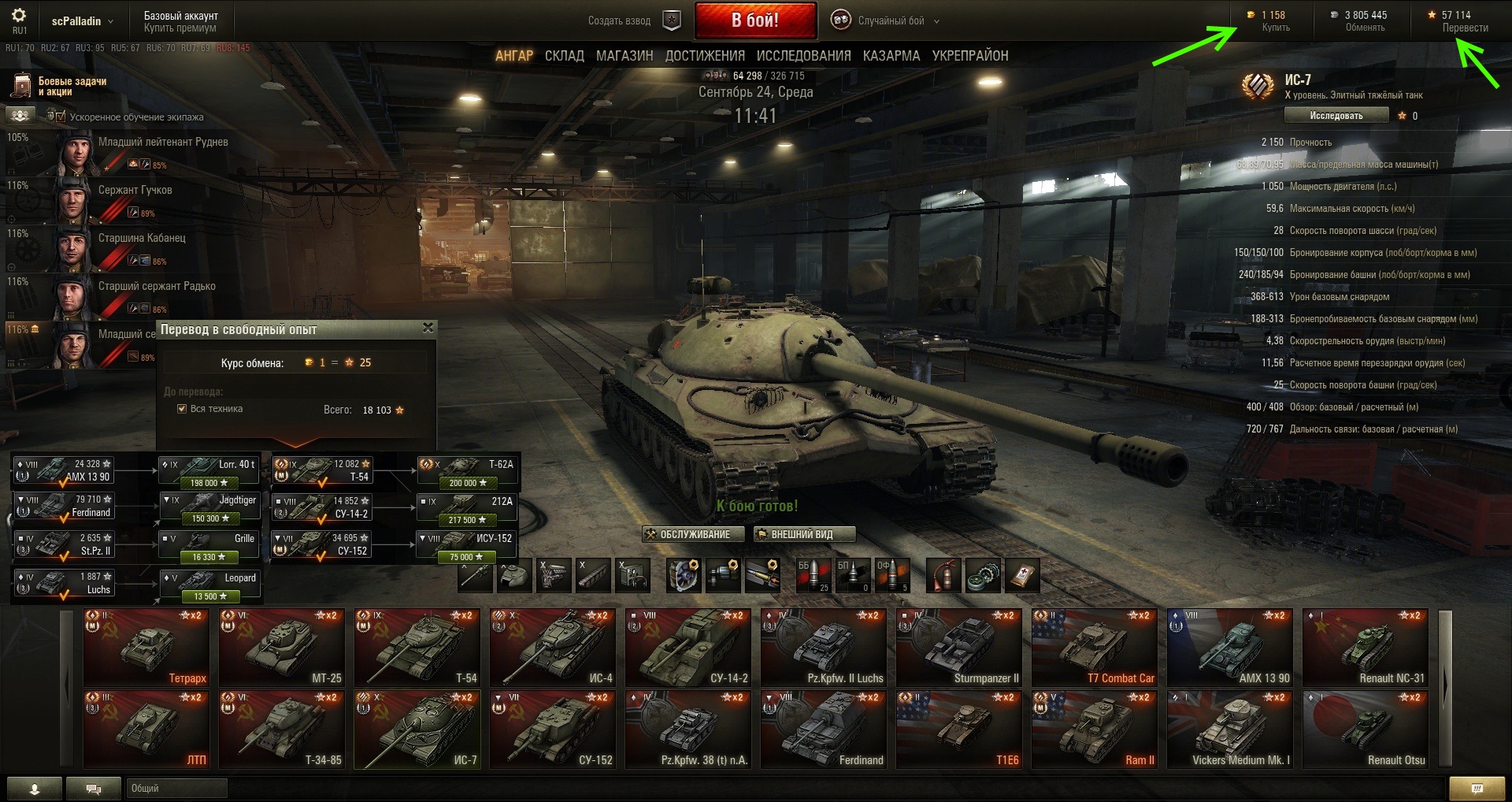This screenshot has height=802, width=1512.
Task: Switch to the МАГАЗИН tab
Action: click(x=624, y=56)
